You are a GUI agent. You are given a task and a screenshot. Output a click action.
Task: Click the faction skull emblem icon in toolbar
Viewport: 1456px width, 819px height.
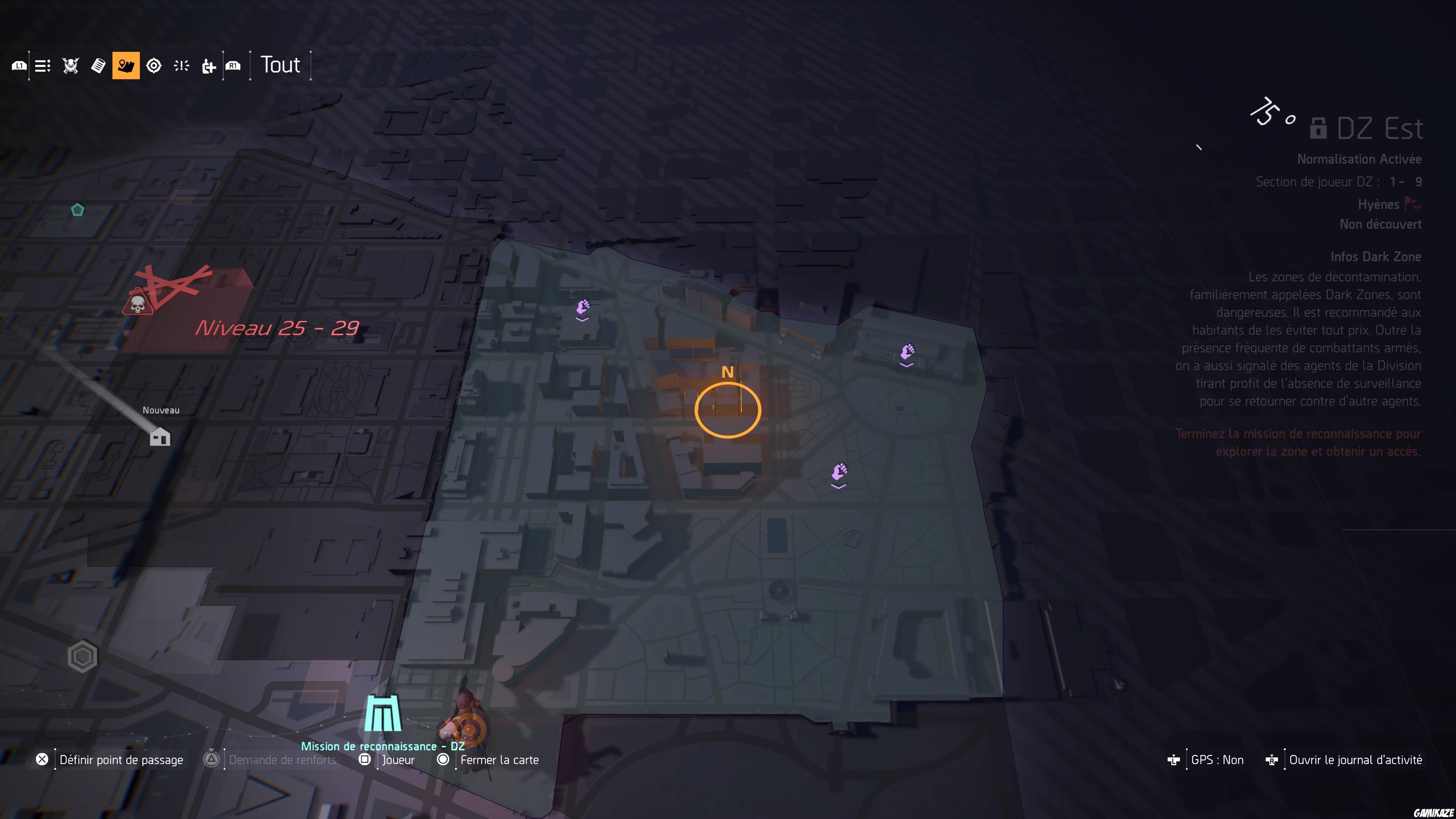(69, 65)
